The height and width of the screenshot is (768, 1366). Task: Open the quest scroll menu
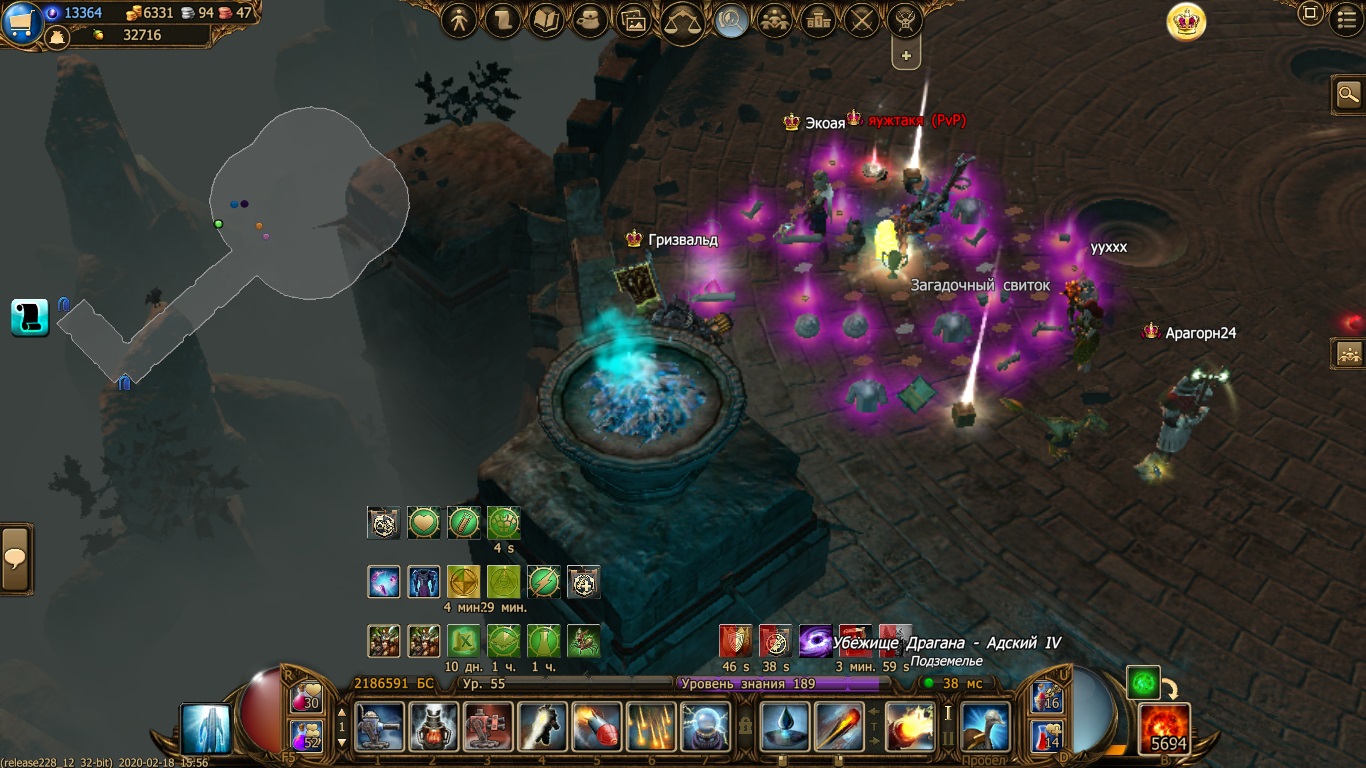tap(503, 20)
